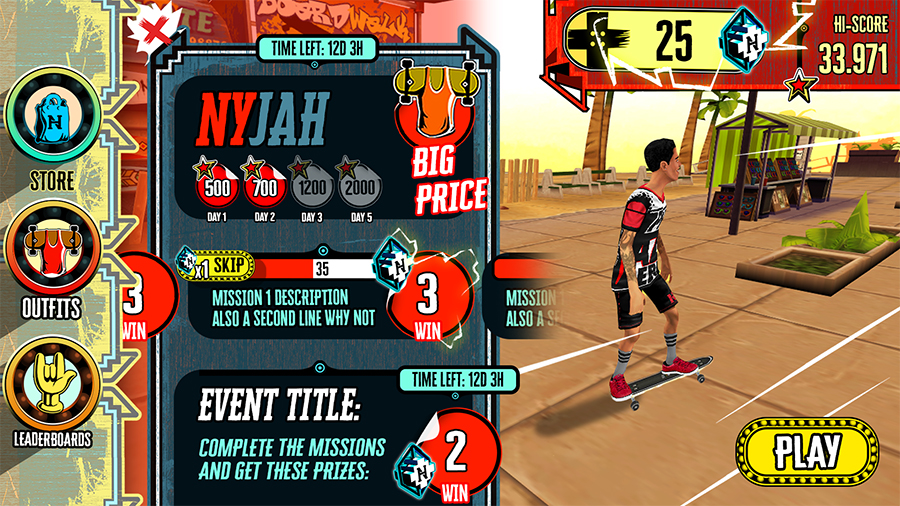The image size is (900, 506).
Task: Select the 2000 star Day 5 reward
Action: click(357, 185)
